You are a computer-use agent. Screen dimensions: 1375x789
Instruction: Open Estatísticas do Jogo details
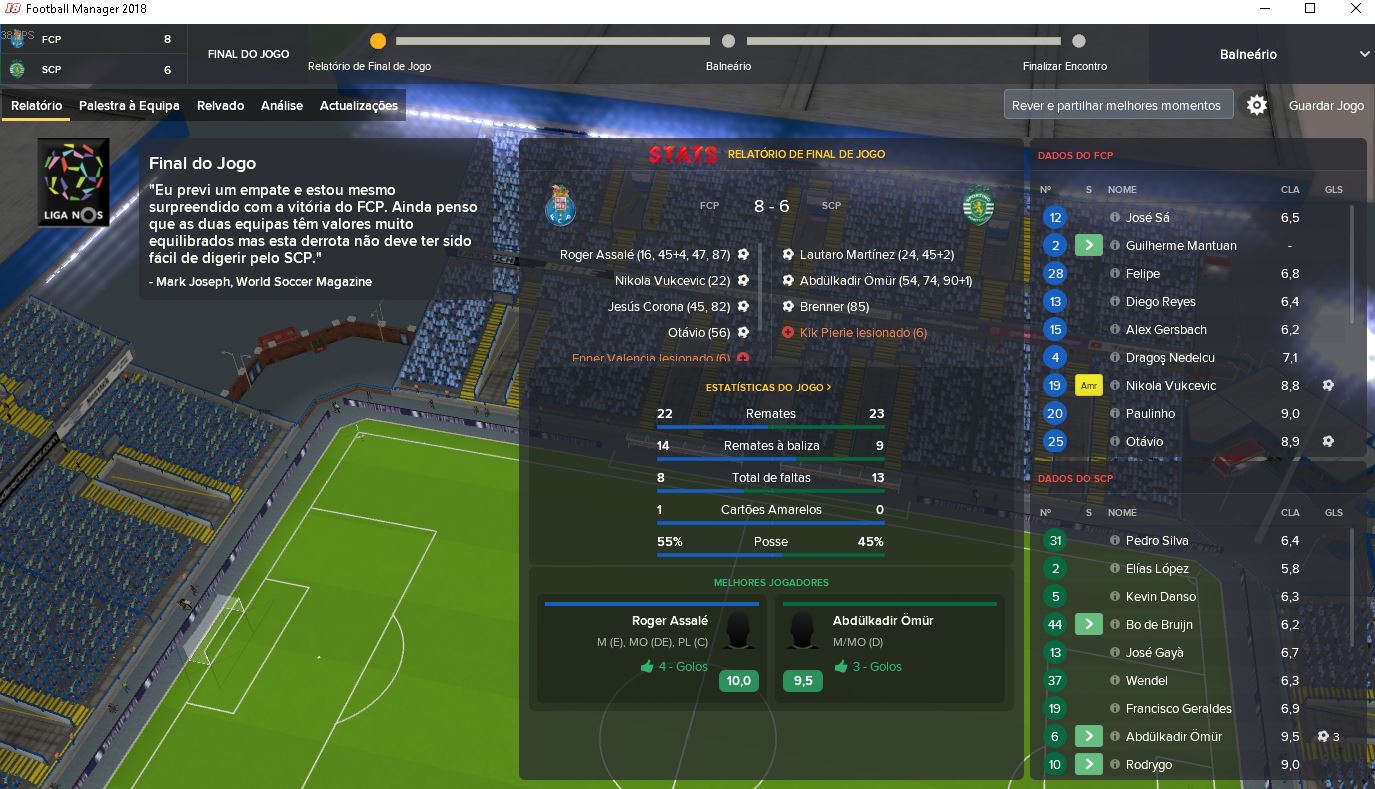click(x=768, y=387)
